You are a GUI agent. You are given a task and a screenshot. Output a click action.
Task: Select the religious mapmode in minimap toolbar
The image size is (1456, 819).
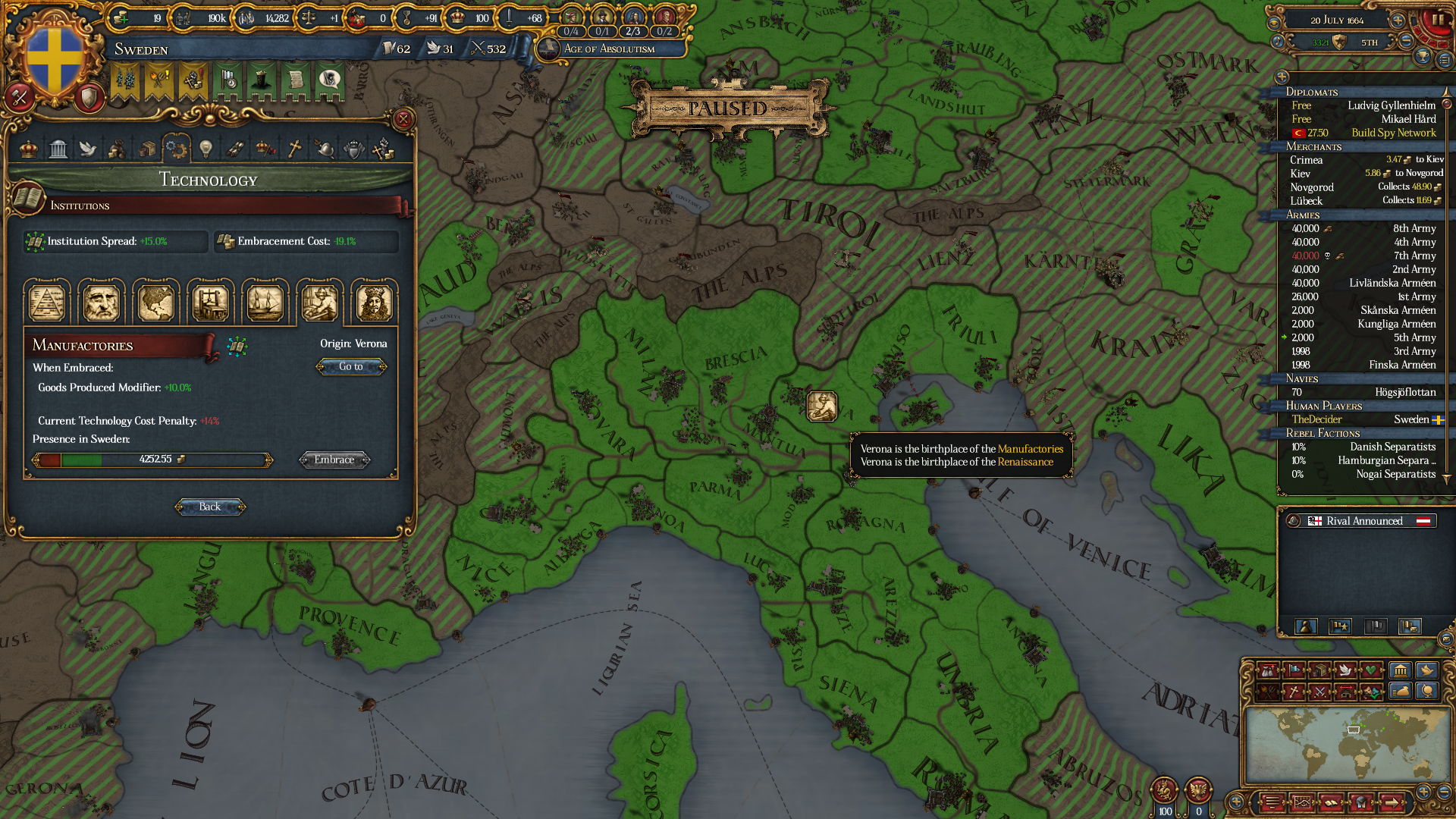(x=1292, y=693)
